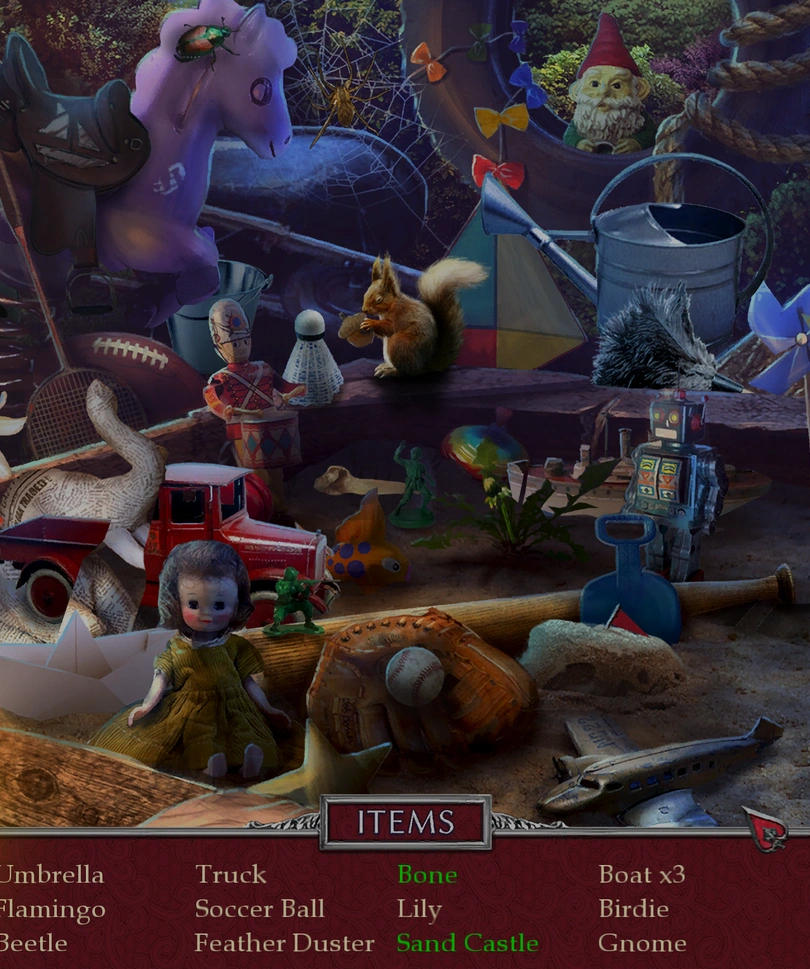This screenshot has height=969, width=810.
Task: Choose Feather Duster in the items list
Action: [285, 943]
